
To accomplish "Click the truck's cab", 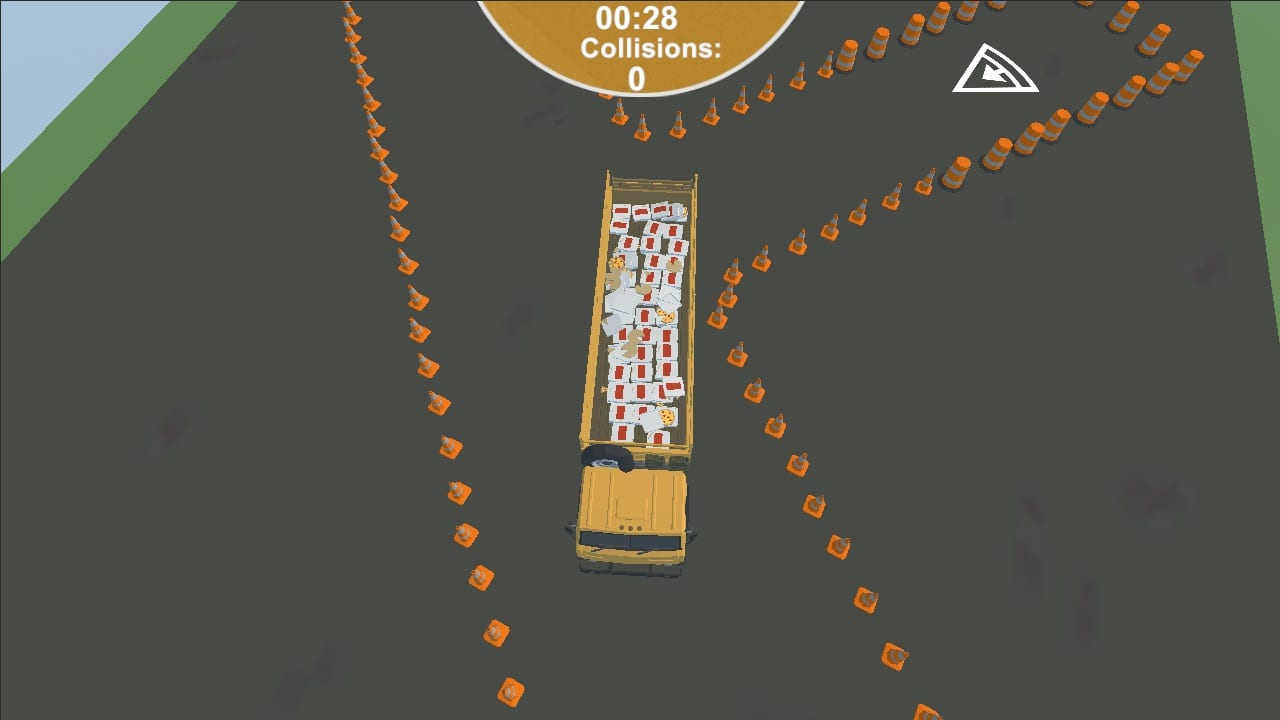I will pyautogui.click(x=630, y=510).
